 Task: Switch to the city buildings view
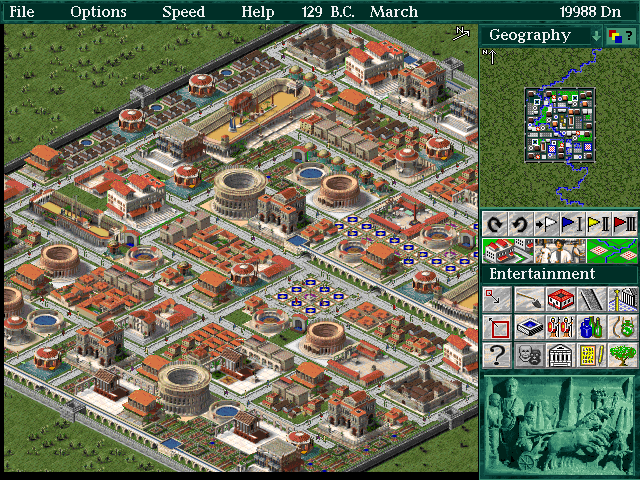[506, 250]
